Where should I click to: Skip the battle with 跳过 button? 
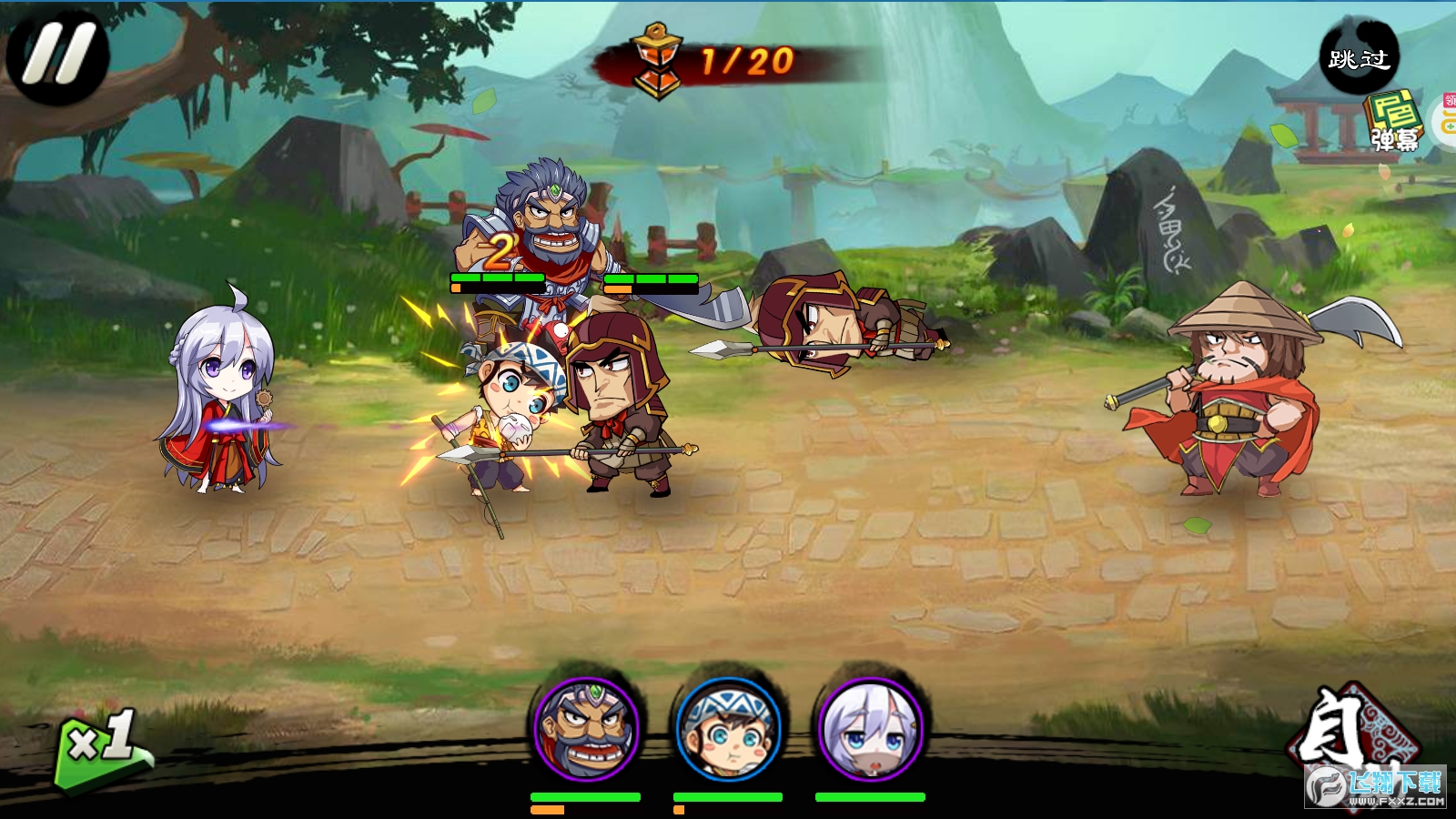[x=1359, y=58]
